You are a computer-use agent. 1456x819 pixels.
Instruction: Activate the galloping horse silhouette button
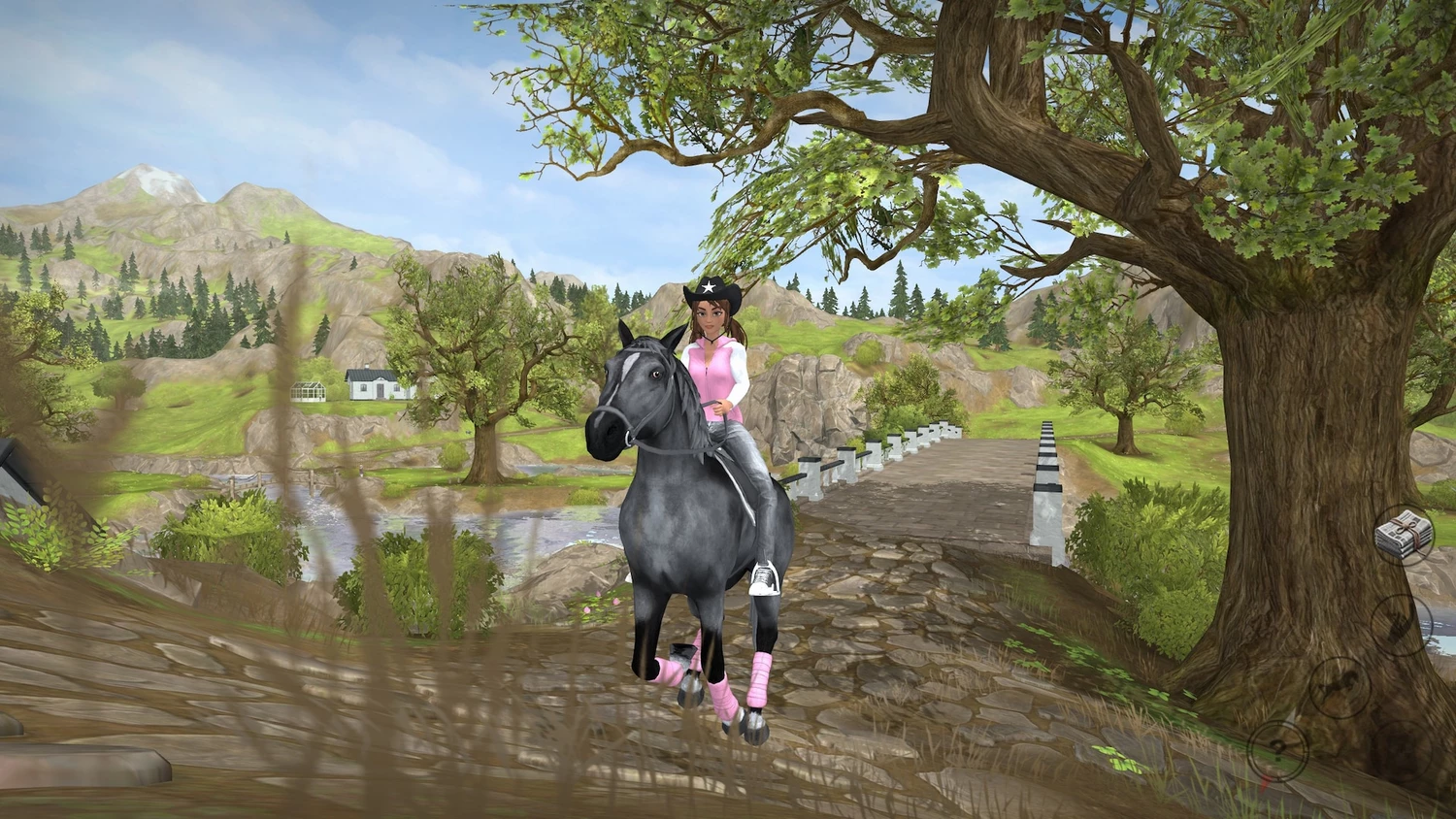(1340, 687)
